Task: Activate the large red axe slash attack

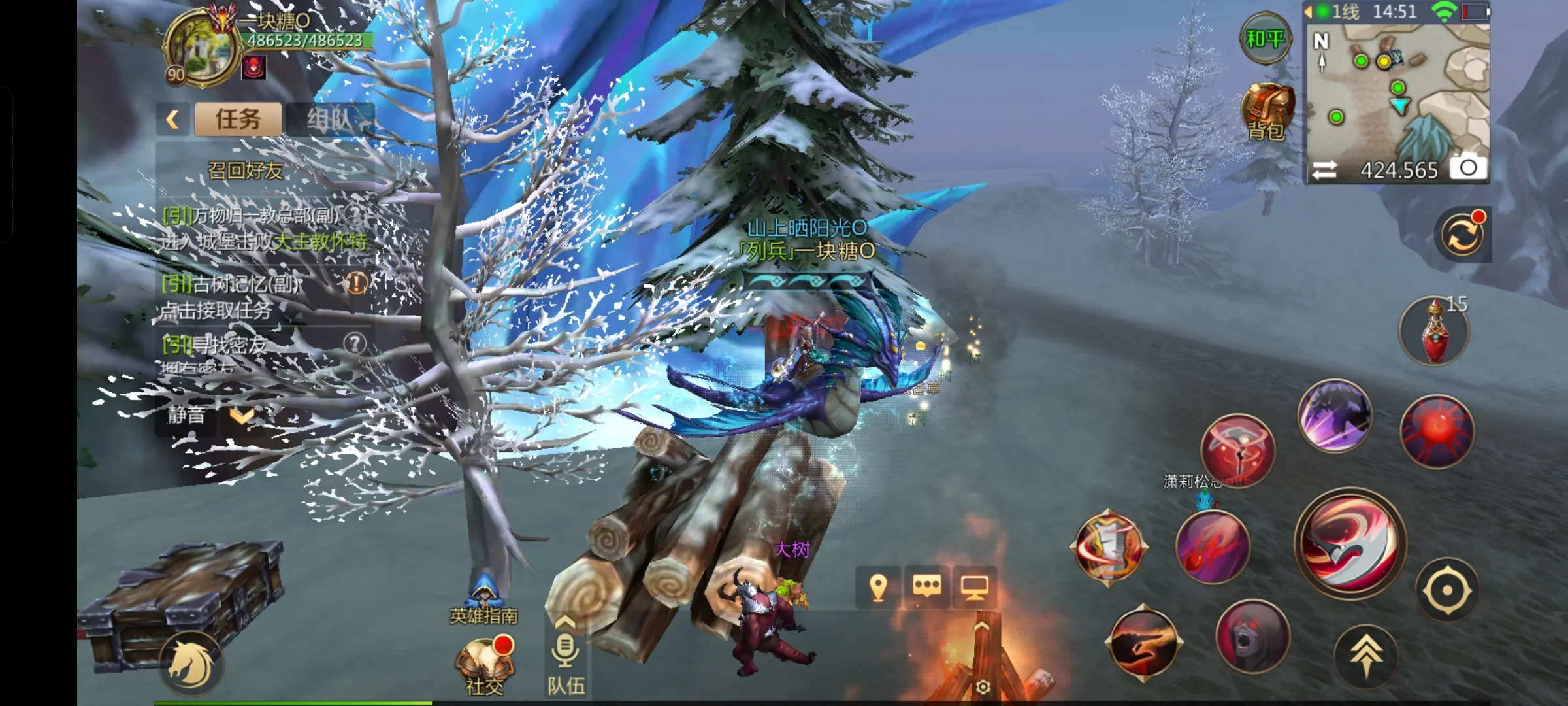Action: tap(1350, 543)
